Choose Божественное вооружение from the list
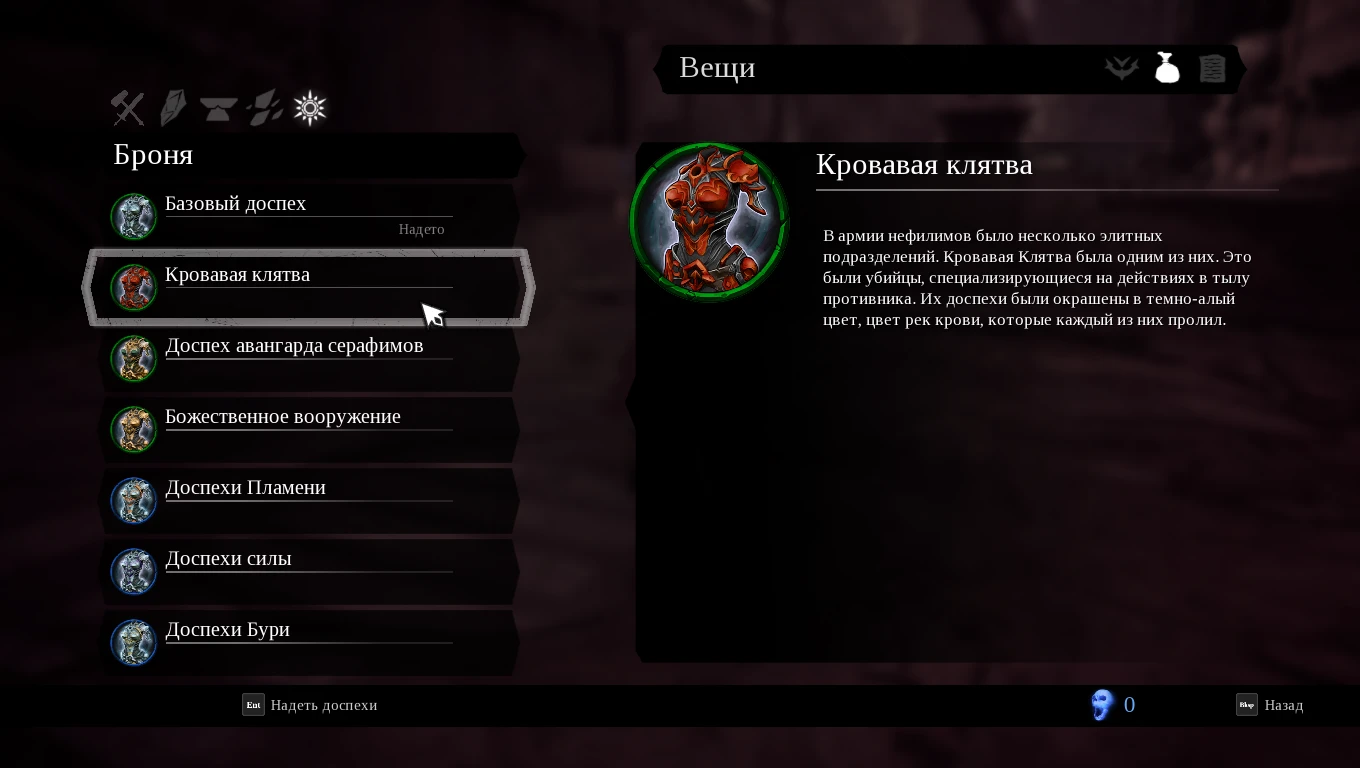This screenshot has width=1360, height=768. click(283, 416)
